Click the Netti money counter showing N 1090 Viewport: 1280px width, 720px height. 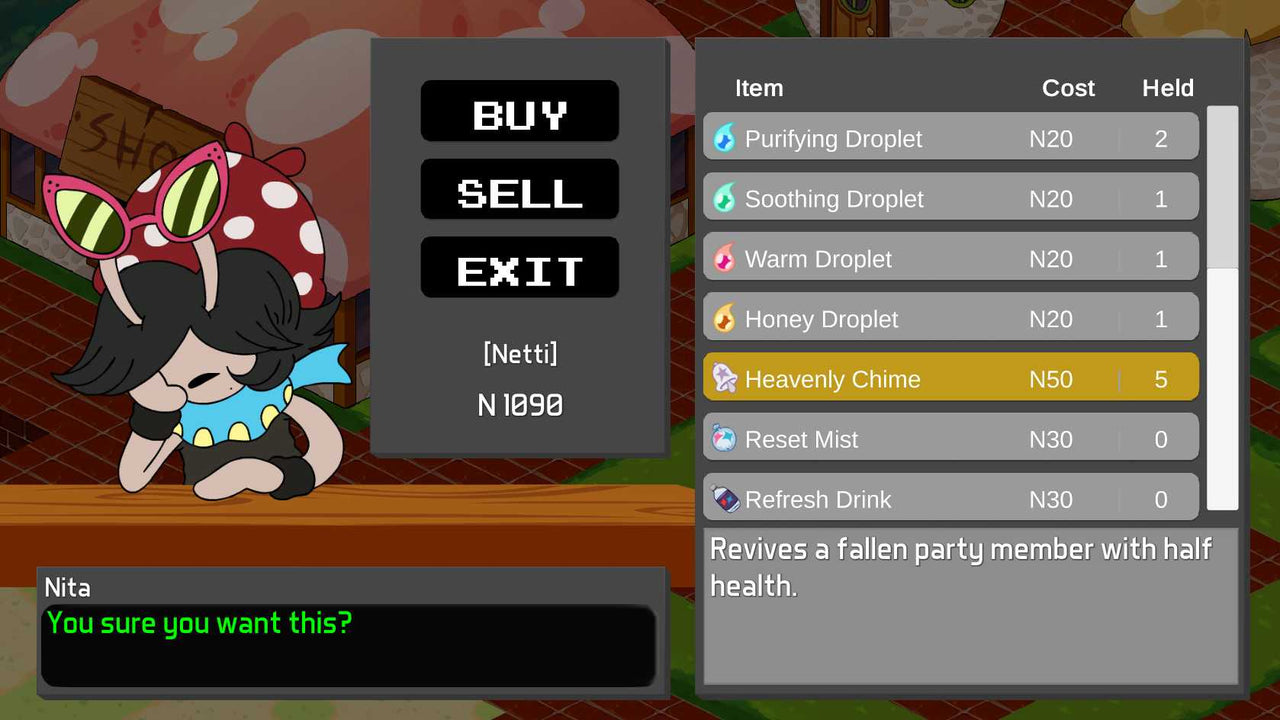click(x=519, y=404)
